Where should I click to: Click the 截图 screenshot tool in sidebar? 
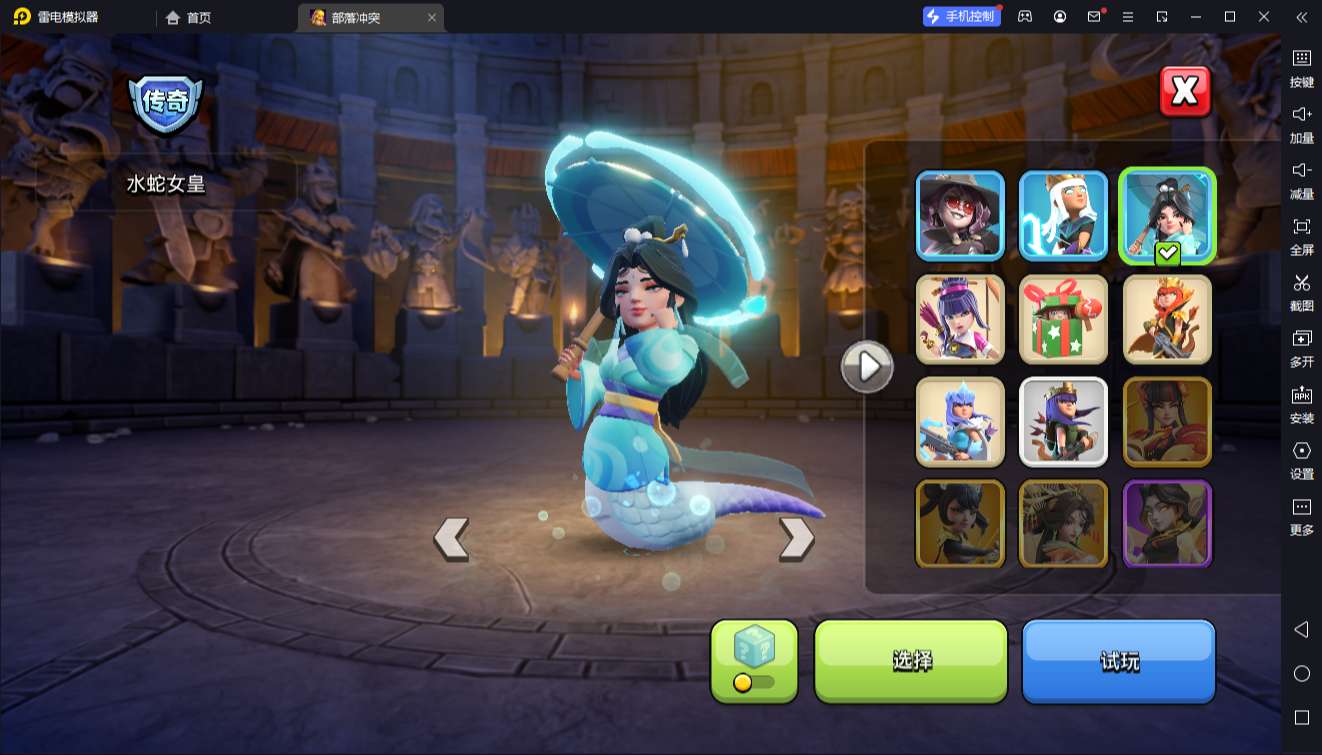coord(1301,292)
